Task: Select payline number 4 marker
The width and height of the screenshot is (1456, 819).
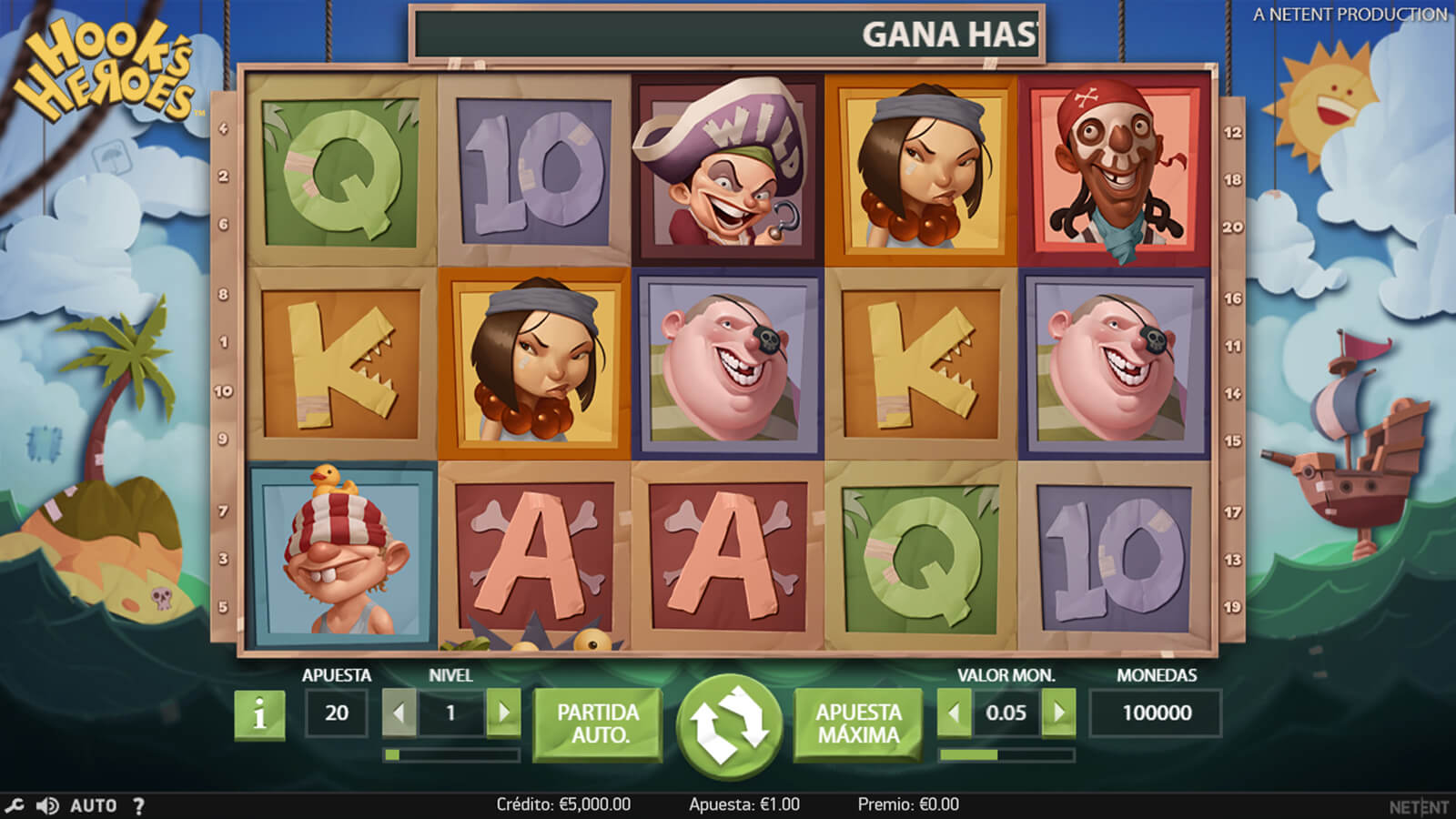Action: [224, 129]
